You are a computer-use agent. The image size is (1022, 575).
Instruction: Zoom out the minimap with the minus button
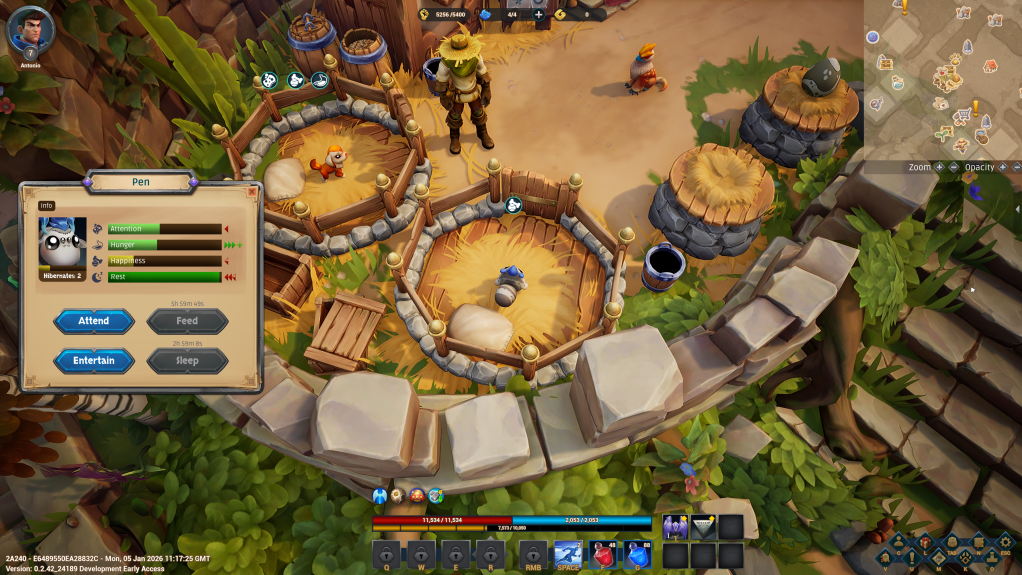pos(953,167)
